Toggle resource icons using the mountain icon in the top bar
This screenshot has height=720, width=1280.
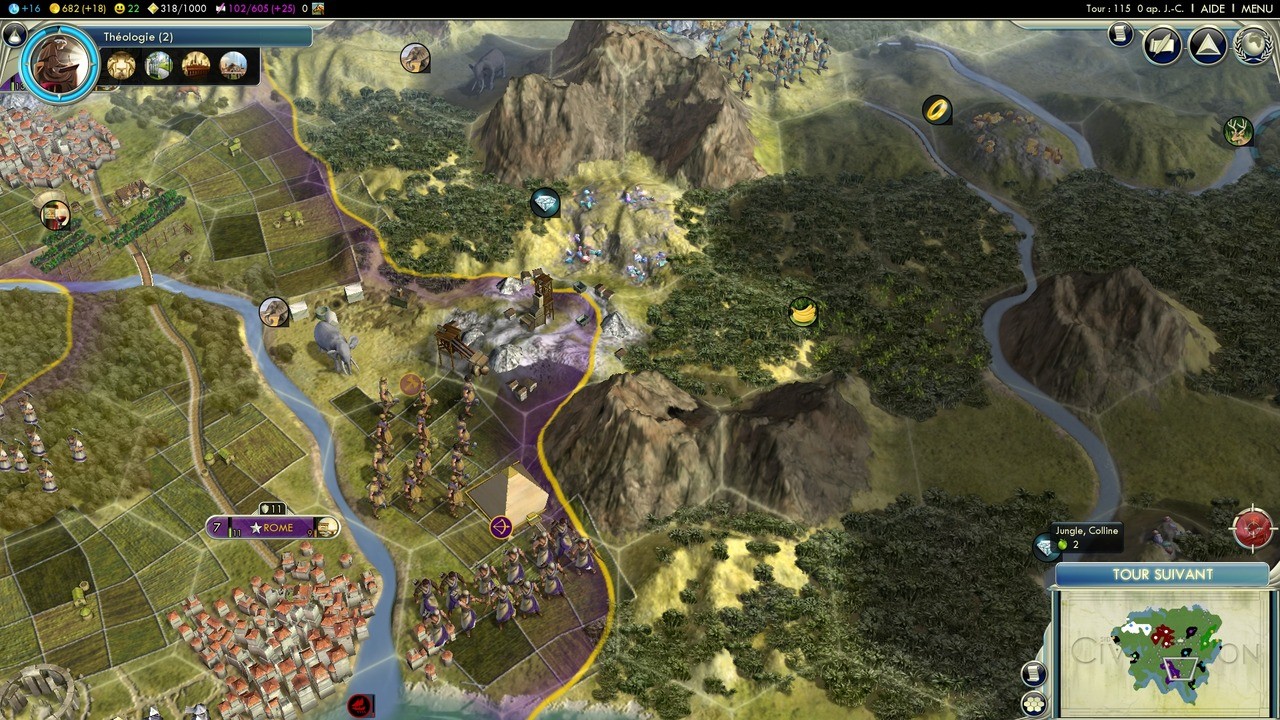320,9
